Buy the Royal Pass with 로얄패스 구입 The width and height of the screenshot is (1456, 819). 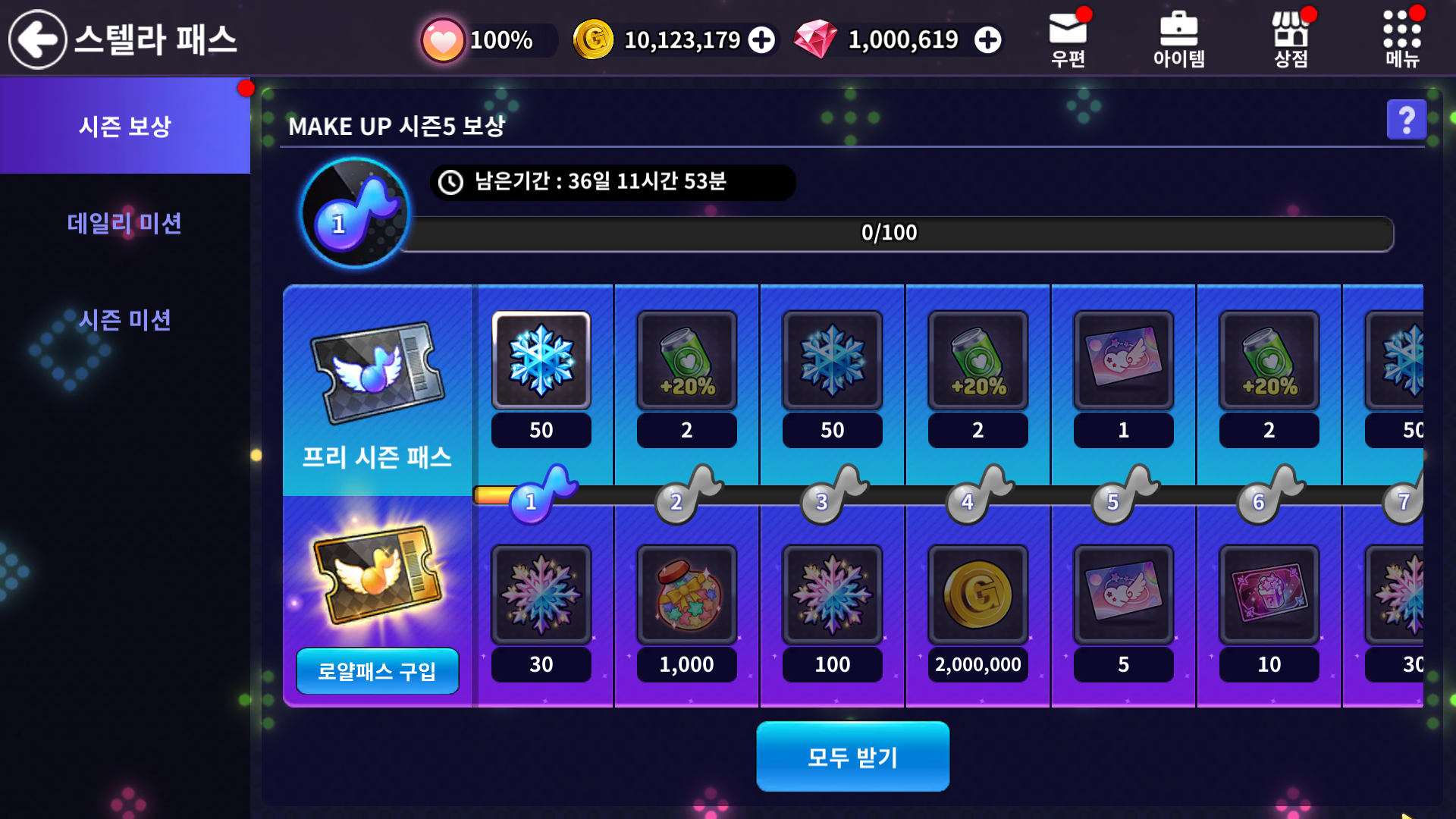tap(377, 671)
